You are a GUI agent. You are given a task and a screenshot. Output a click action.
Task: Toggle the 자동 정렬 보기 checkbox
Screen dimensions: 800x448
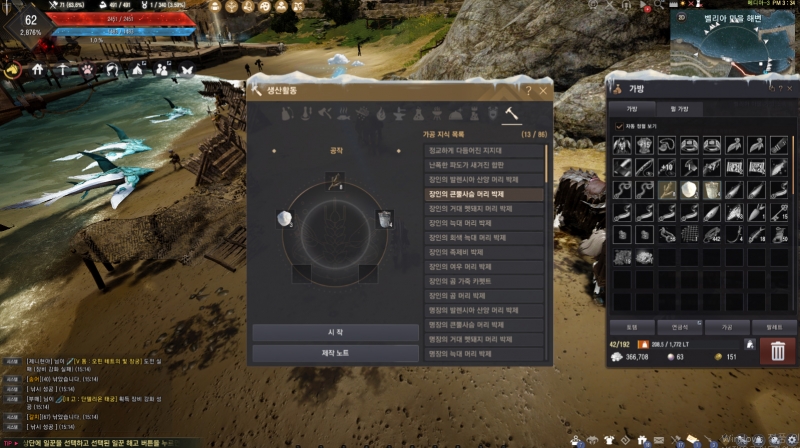(620, 125)
